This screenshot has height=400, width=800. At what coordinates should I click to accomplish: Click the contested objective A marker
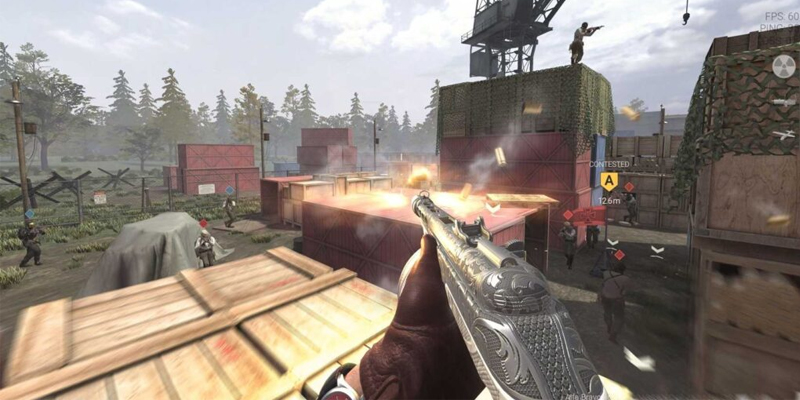(608, 181)
